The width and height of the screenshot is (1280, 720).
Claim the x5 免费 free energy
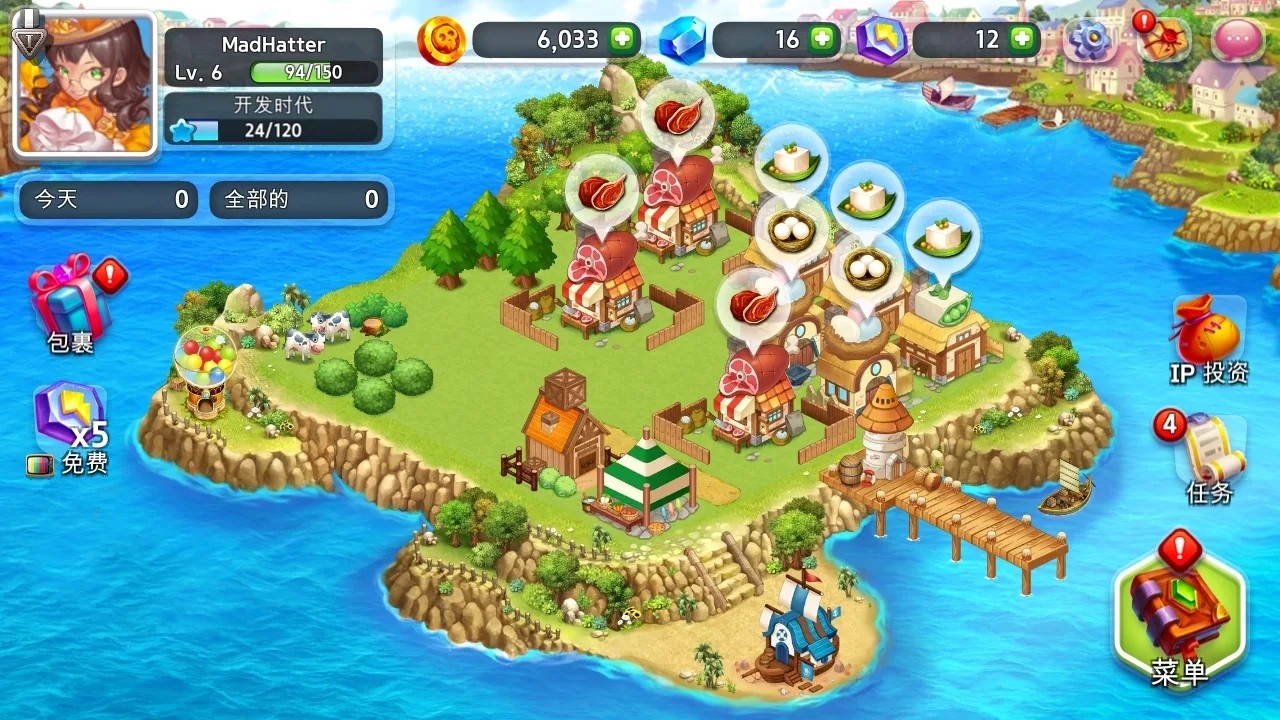[70, 420]
